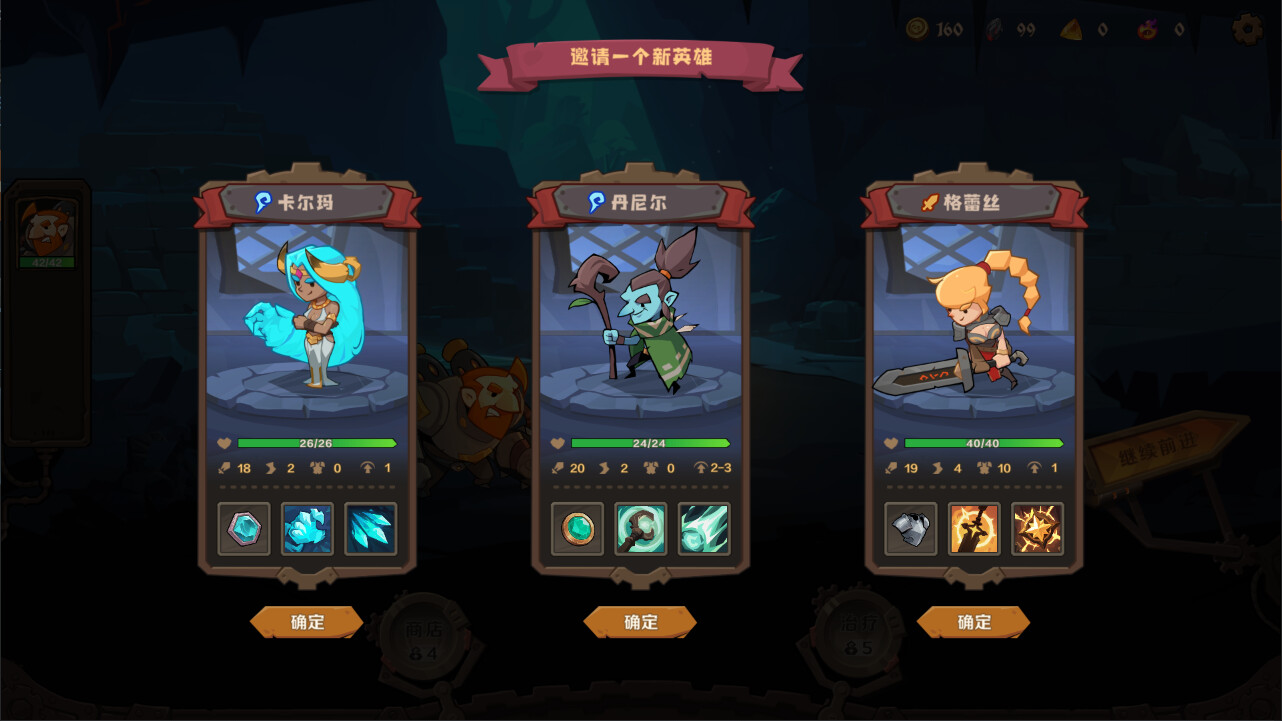Open Daniel's wooden staff skill icon

point(641,528)
